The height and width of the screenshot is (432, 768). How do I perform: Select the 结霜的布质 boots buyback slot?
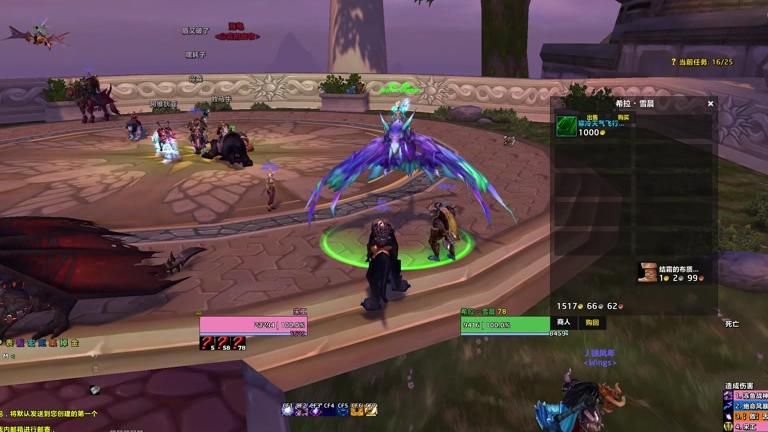(x=648, y=272)
